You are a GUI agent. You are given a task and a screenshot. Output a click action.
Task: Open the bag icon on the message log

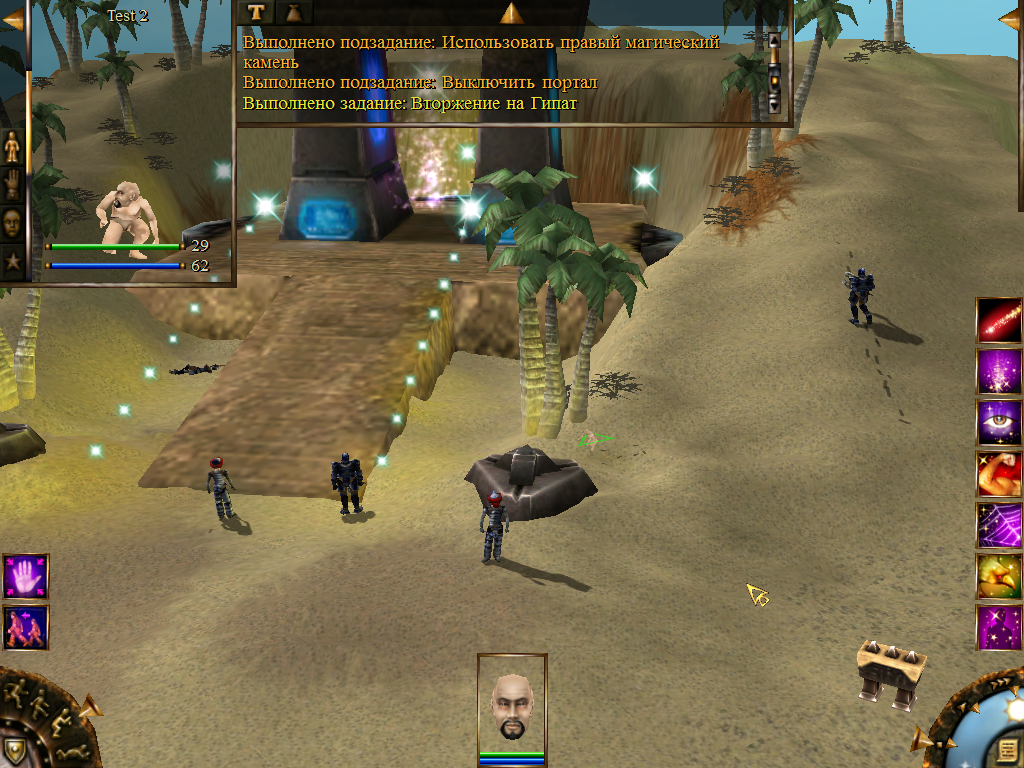(295, 12)
